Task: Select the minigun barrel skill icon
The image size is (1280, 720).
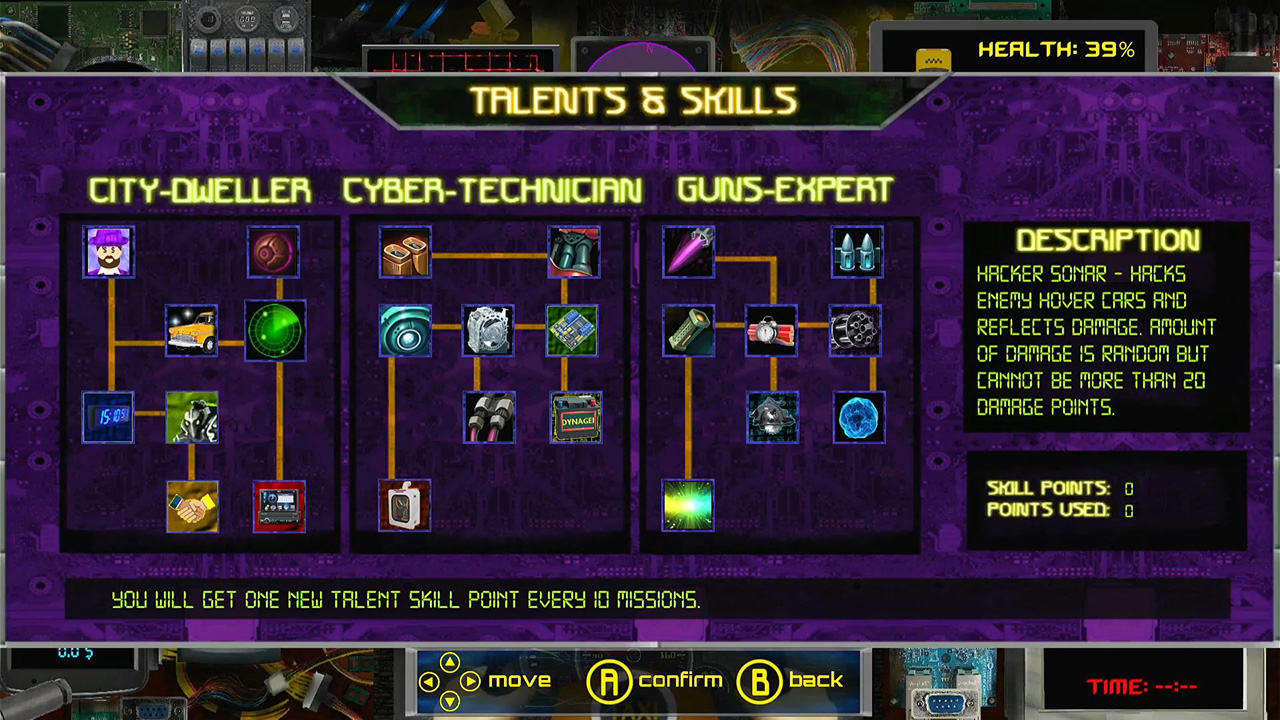Action: pos(856,332)
